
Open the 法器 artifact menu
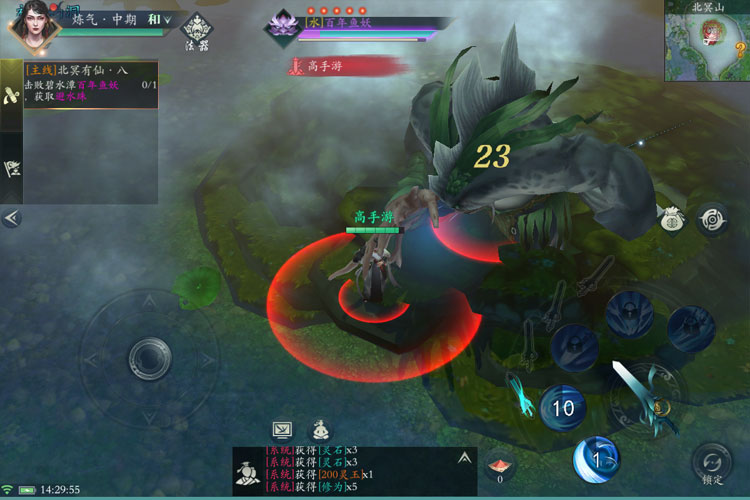[x=196, y=30]
